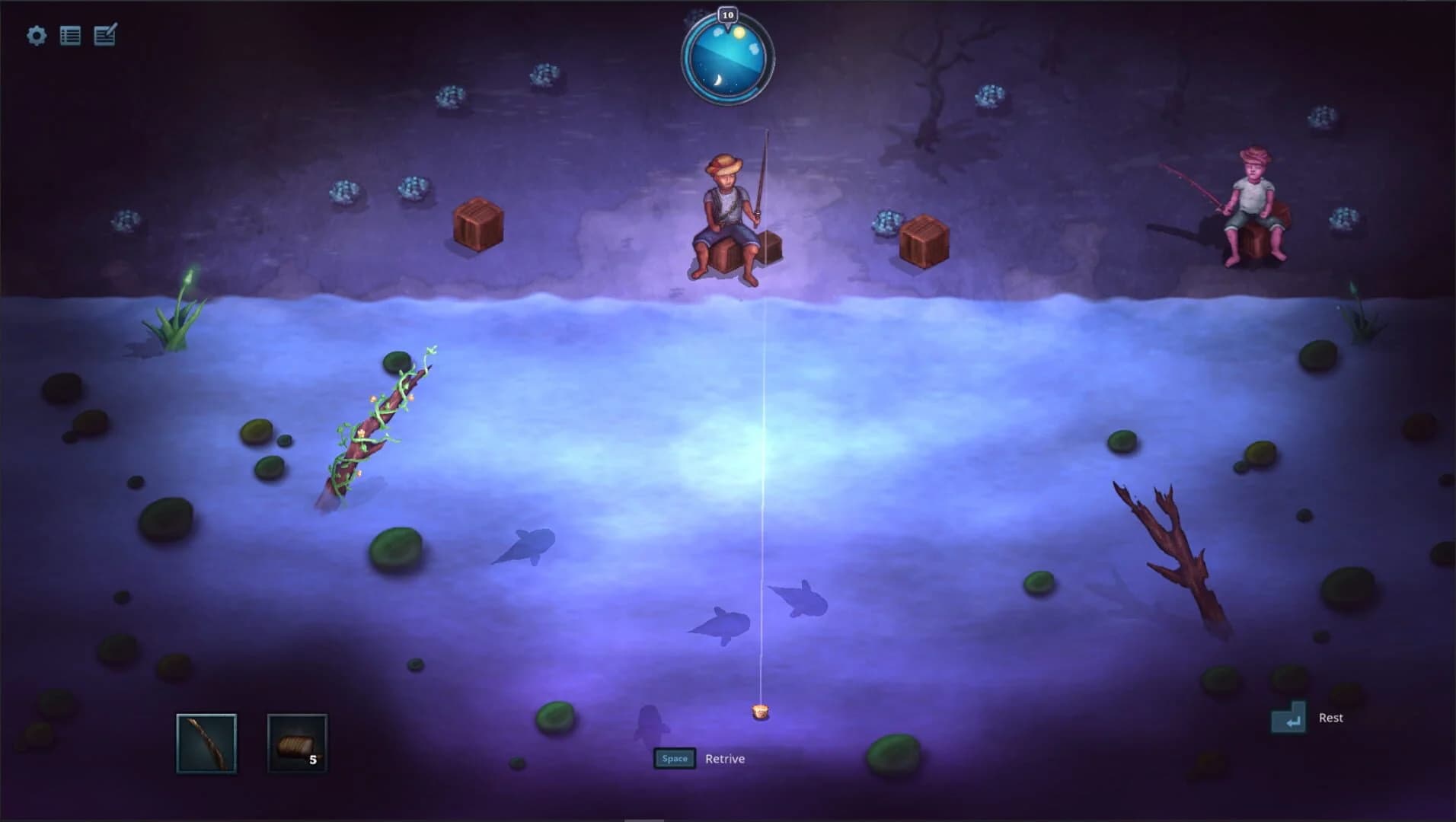Open the quest list icon

[72, 35]
